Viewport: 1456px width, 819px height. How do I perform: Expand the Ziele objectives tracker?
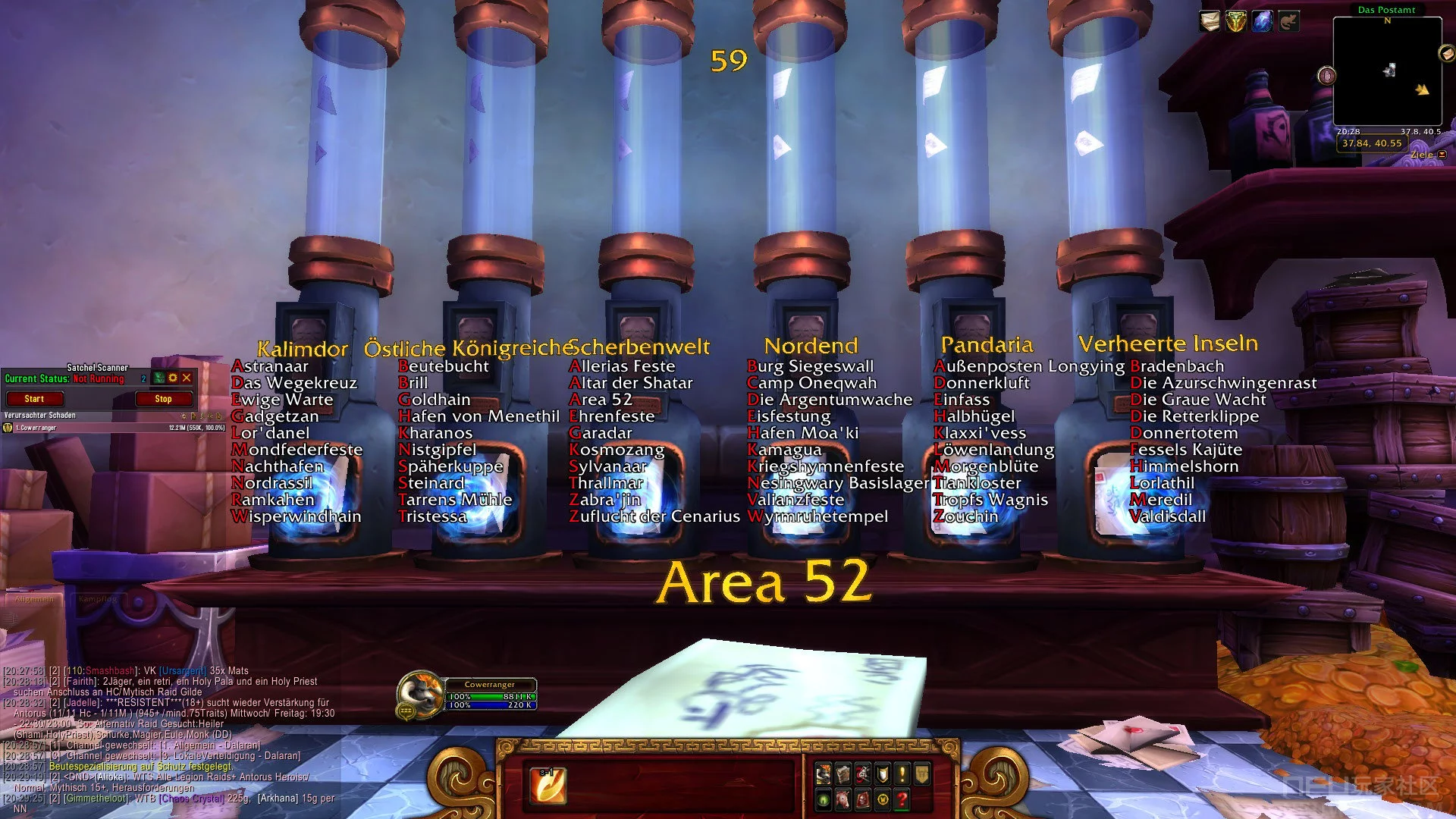click(x=1442, y=155)
